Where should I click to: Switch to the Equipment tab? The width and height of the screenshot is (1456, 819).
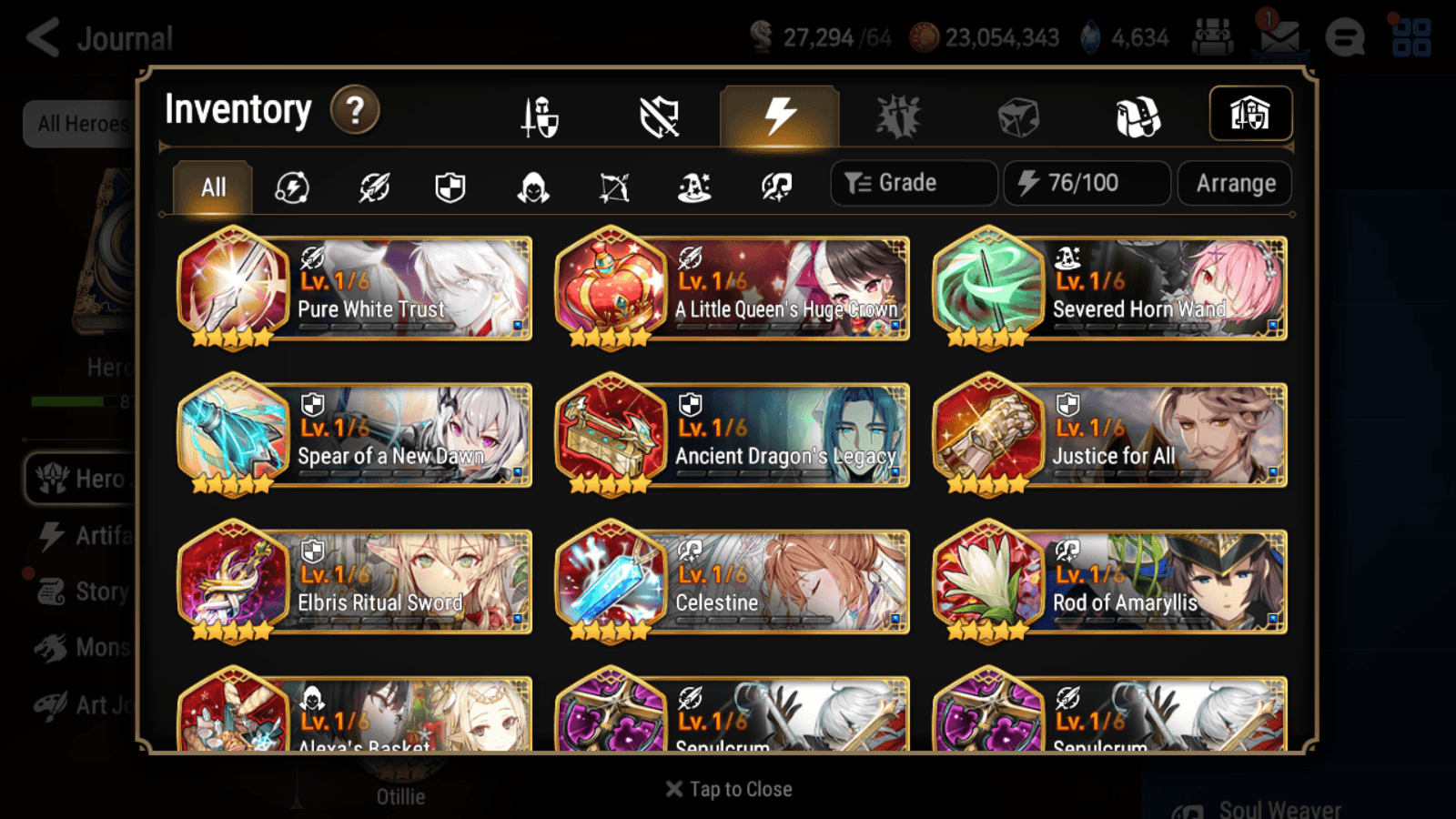(541, 115)
